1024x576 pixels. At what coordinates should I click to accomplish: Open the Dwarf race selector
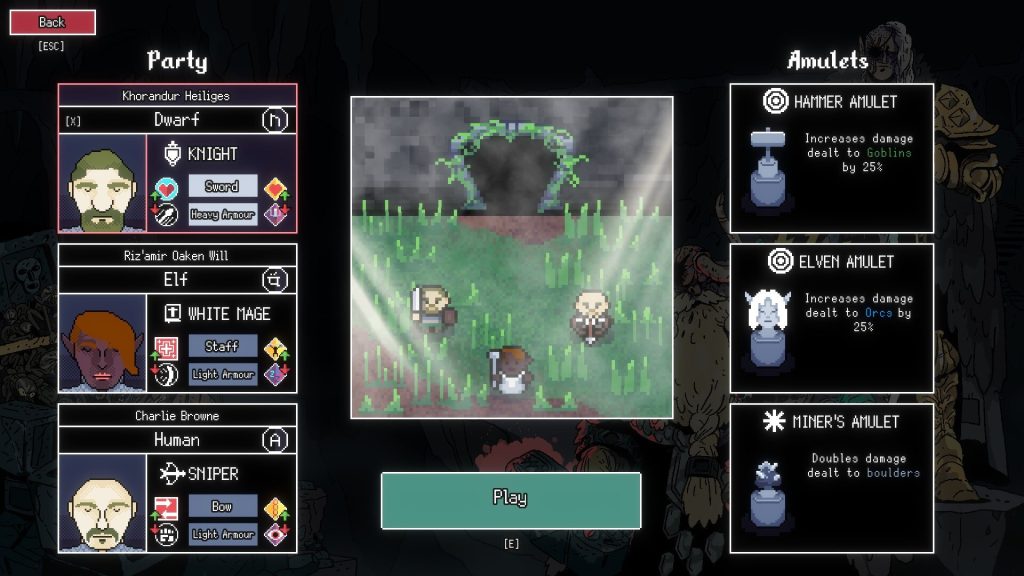click(177, 120)
